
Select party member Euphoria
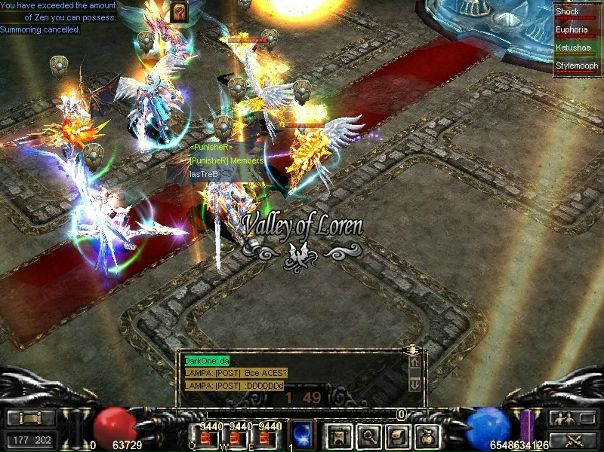pyautogui.click(x=577, y=31)
